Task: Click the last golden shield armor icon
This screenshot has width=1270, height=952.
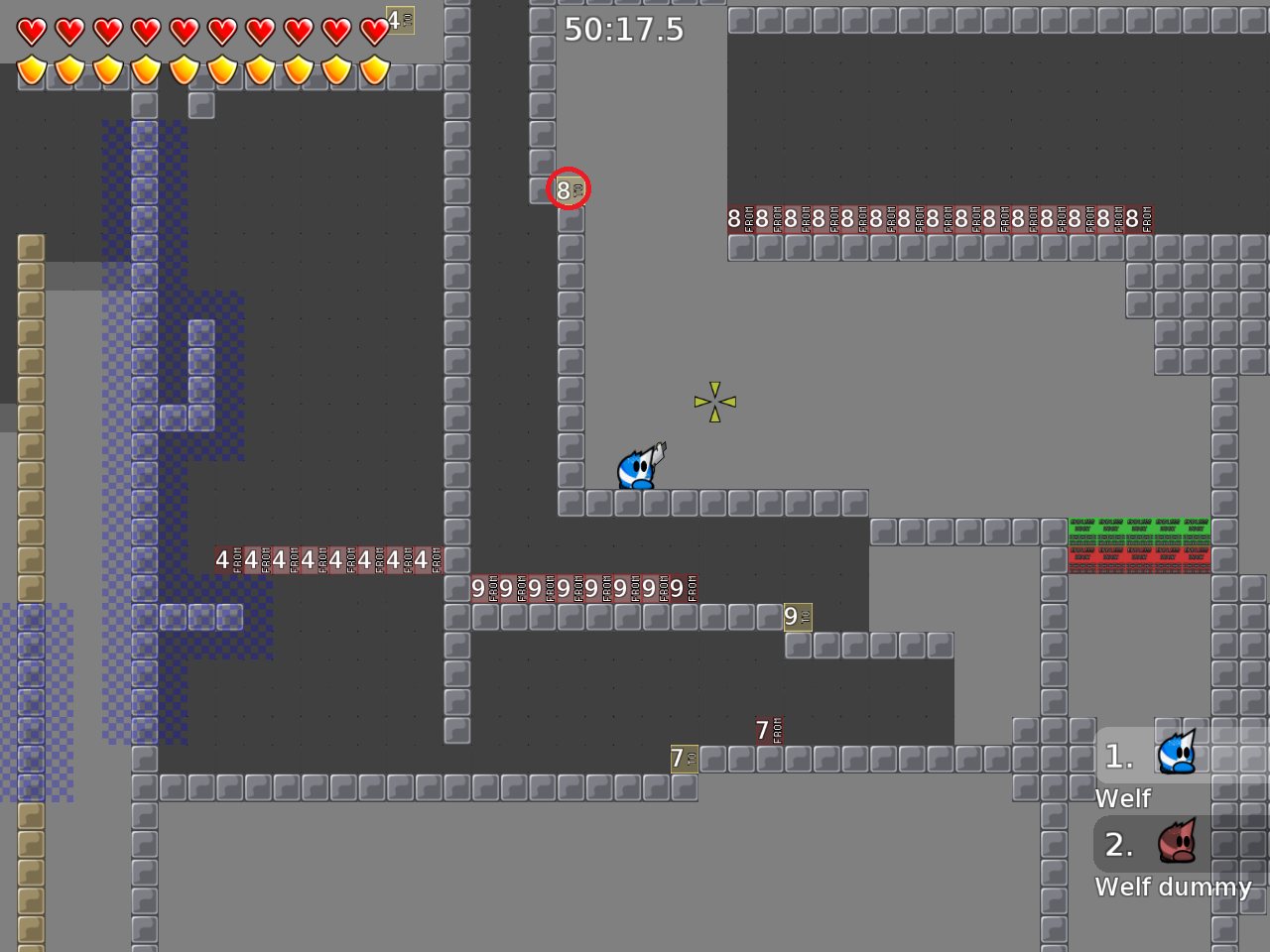Action: (x=374, y=70)
